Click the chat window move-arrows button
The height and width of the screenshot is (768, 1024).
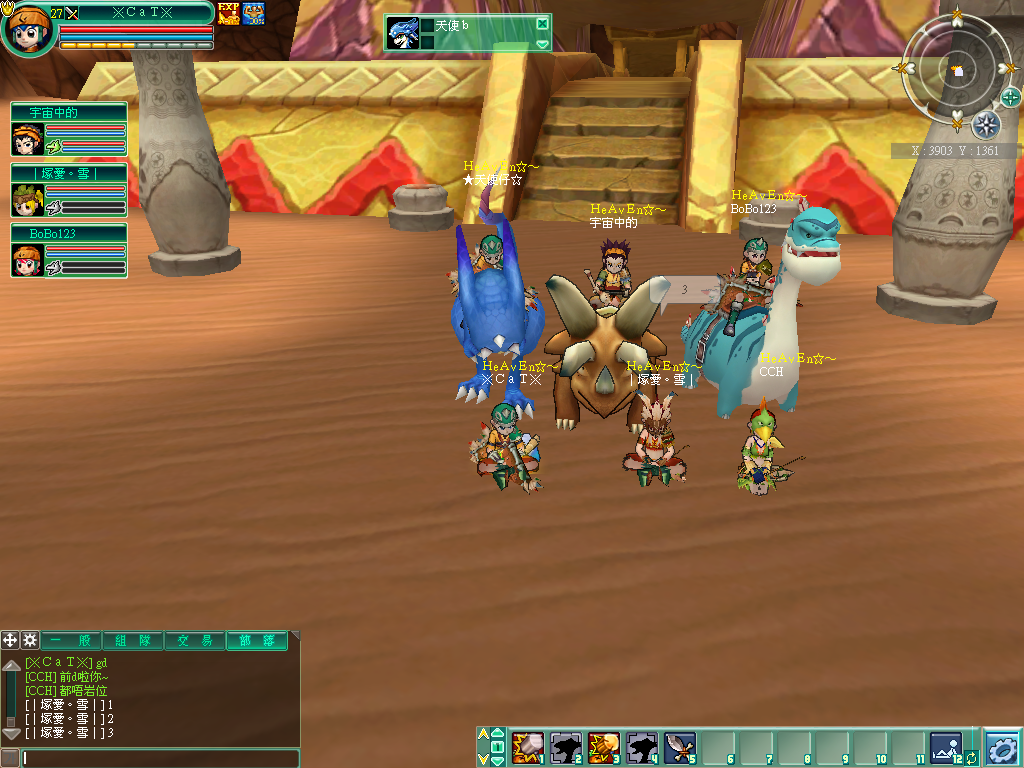coord(10,640)
